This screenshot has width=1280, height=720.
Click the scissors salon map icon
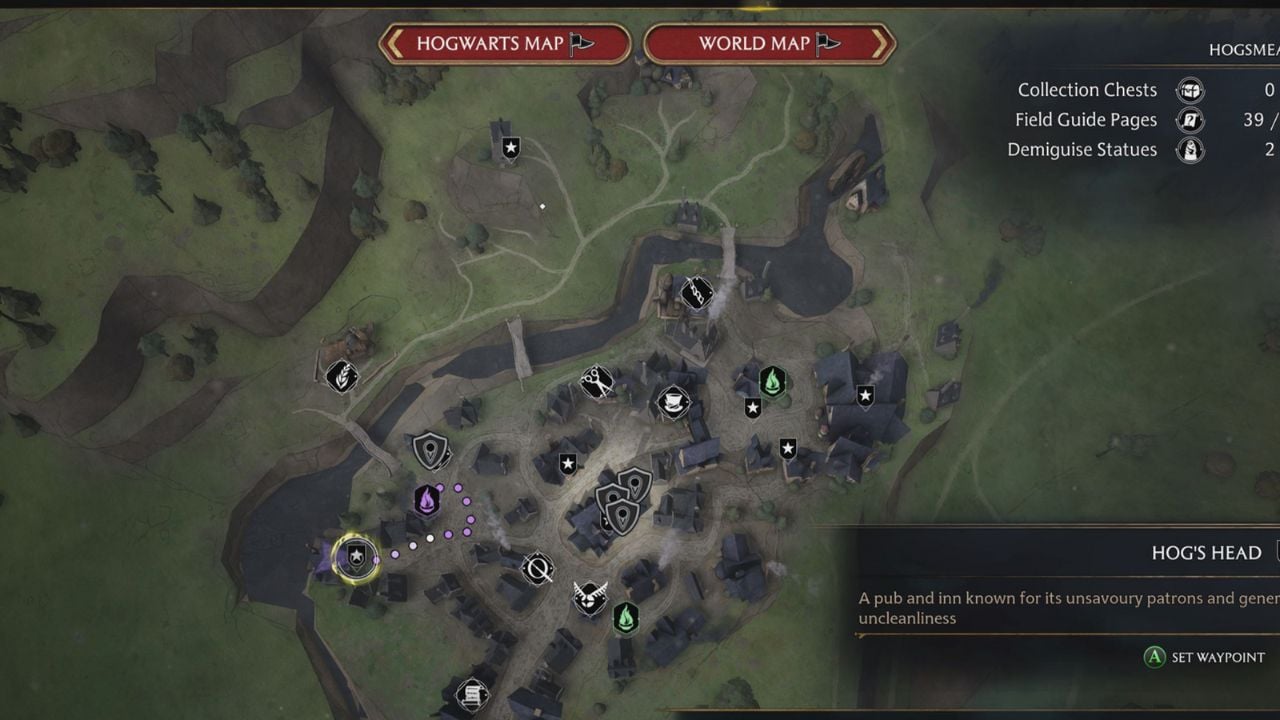[x=597, y=382]
